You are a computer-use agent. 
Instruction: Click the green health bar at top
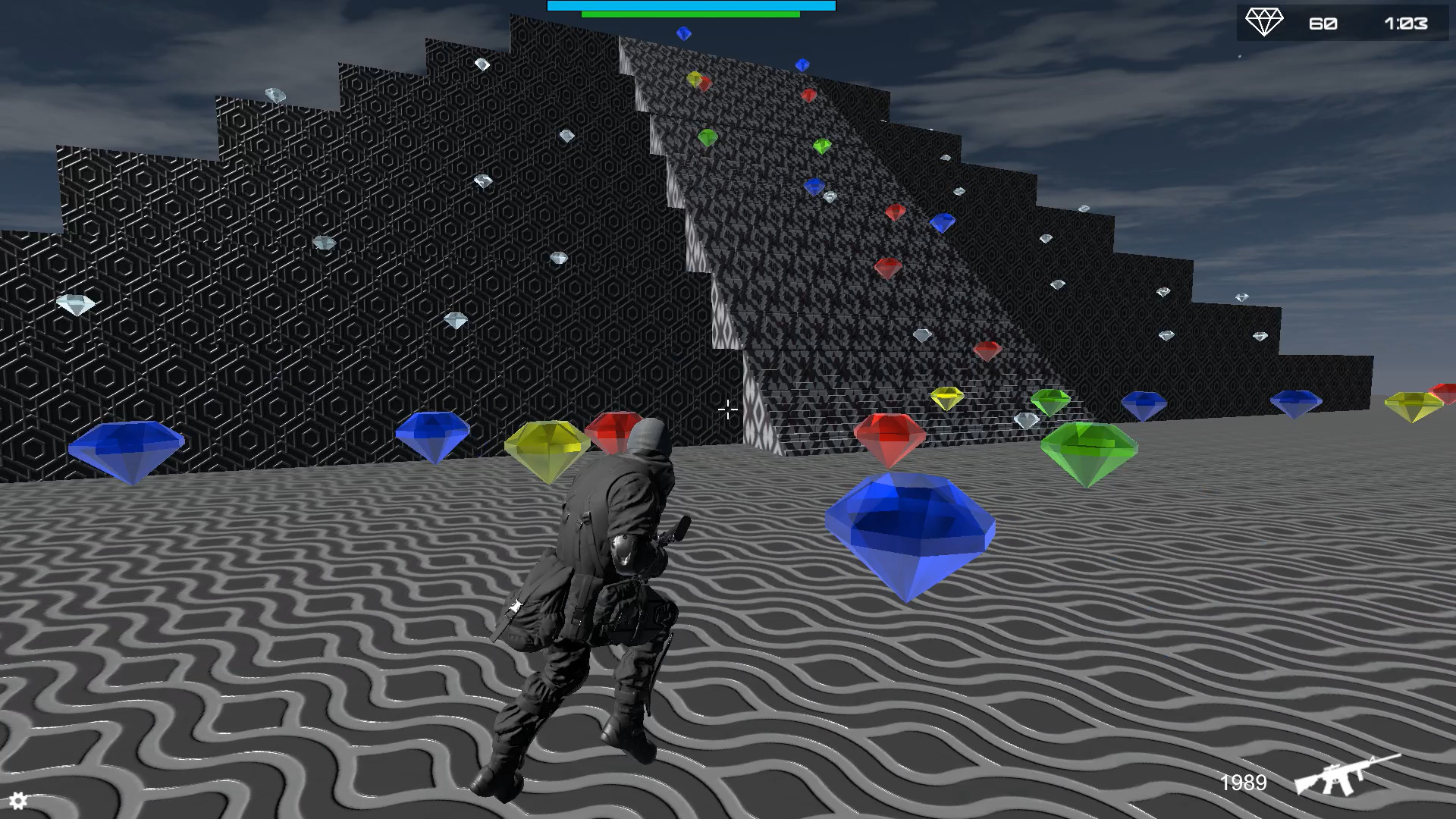(690, 13)
